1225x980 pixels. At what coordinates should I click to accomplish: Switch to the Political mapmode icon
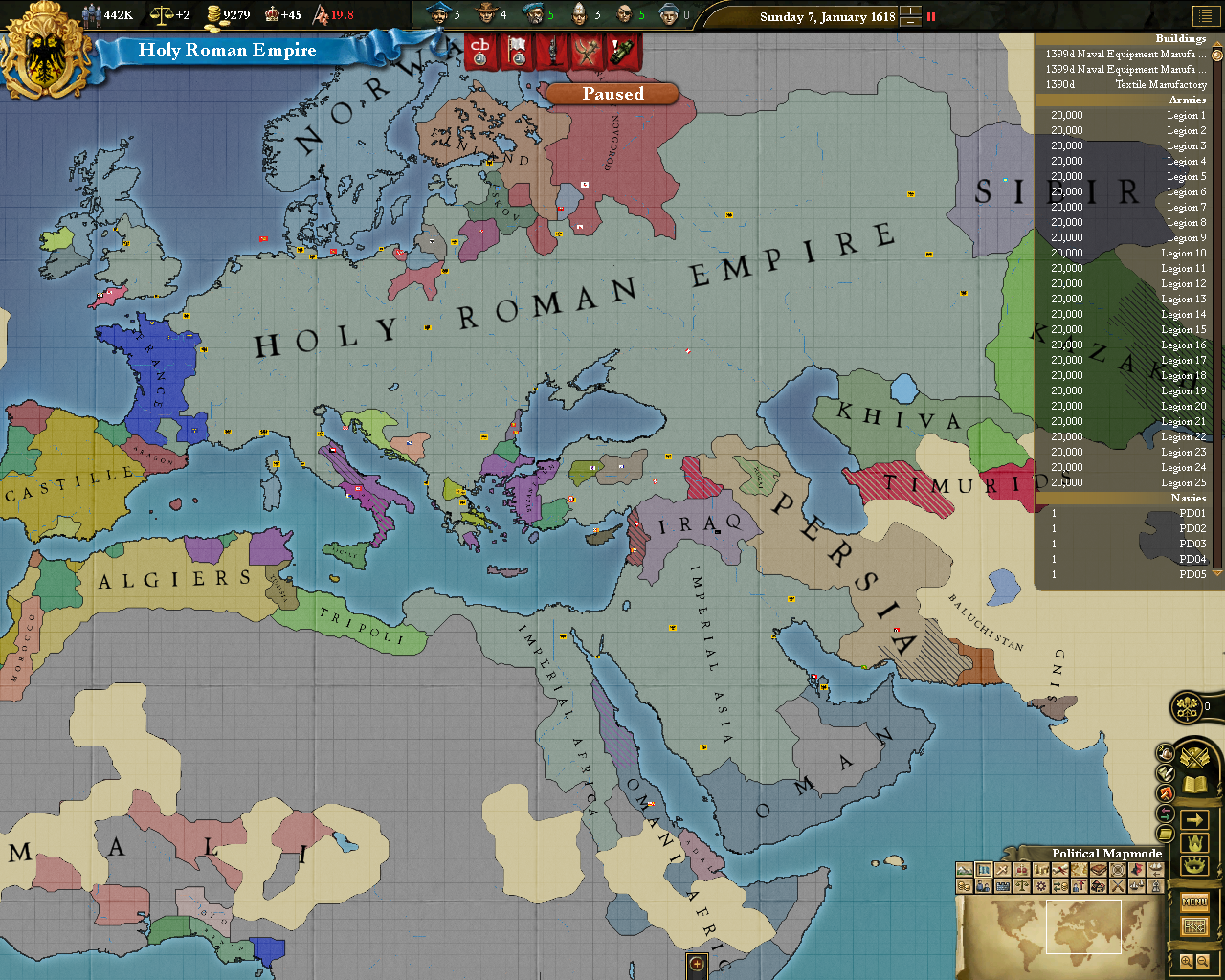(x=986, y=869)
